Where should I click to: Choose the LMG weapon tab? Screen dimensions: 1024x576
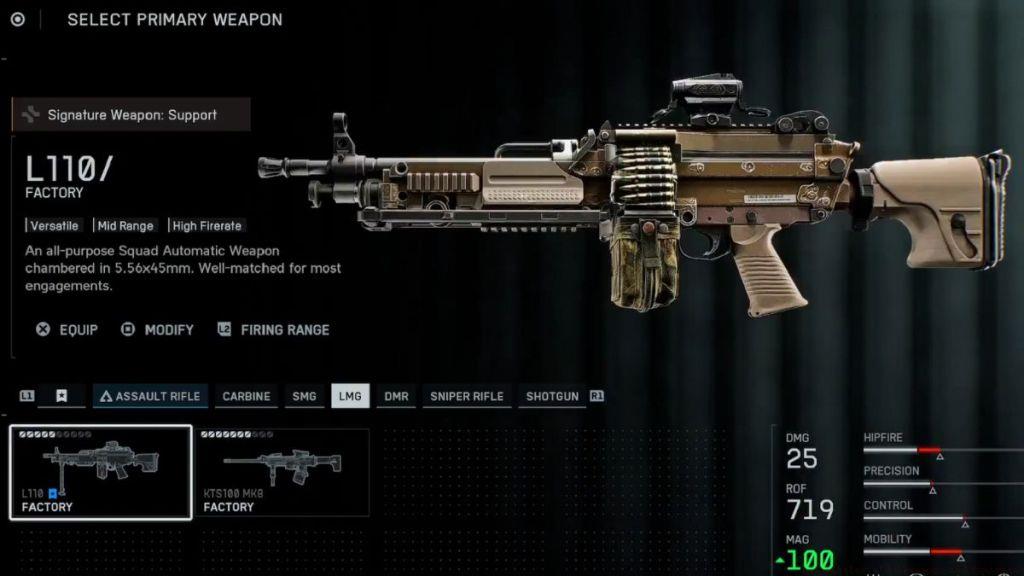coord(350,396)
